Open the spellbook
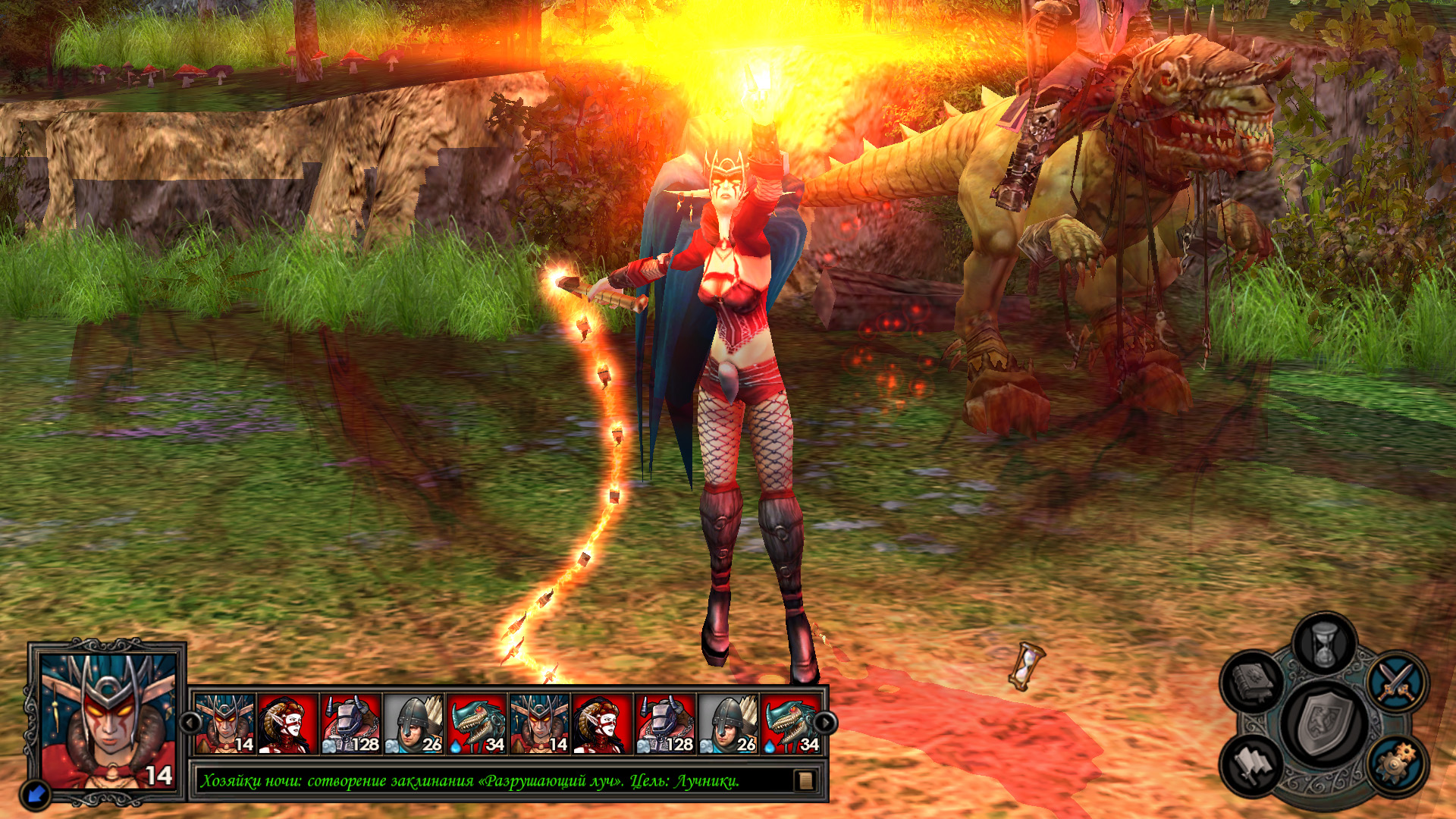 [x=1252, y=680]
